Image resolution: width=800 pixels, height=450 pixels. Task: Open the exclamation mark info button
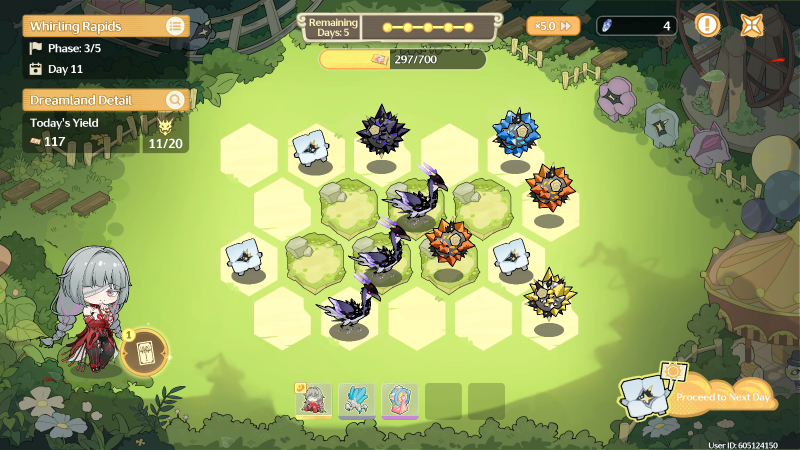[707, 25]
